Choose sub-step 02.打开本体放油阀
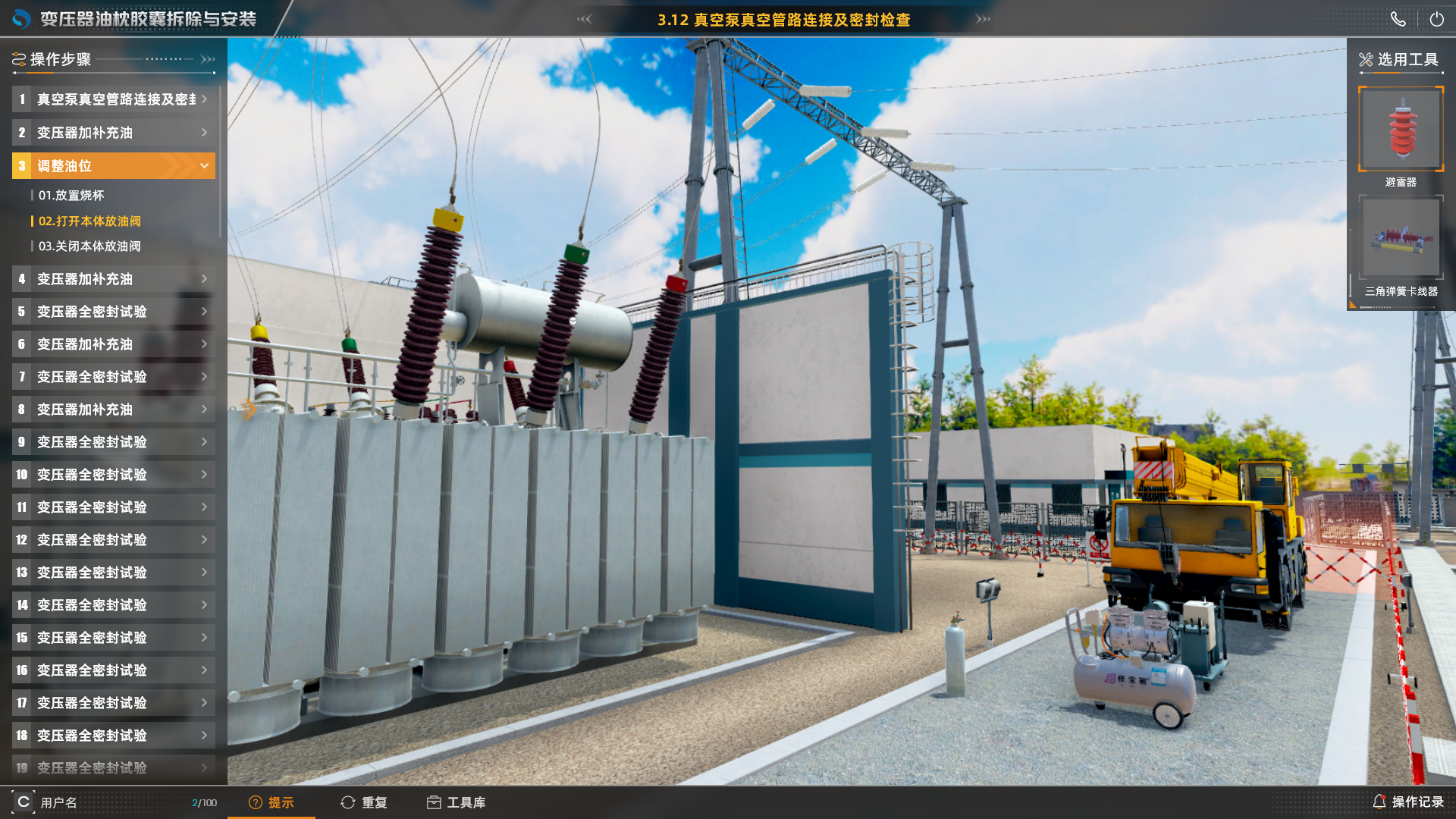 89,221
